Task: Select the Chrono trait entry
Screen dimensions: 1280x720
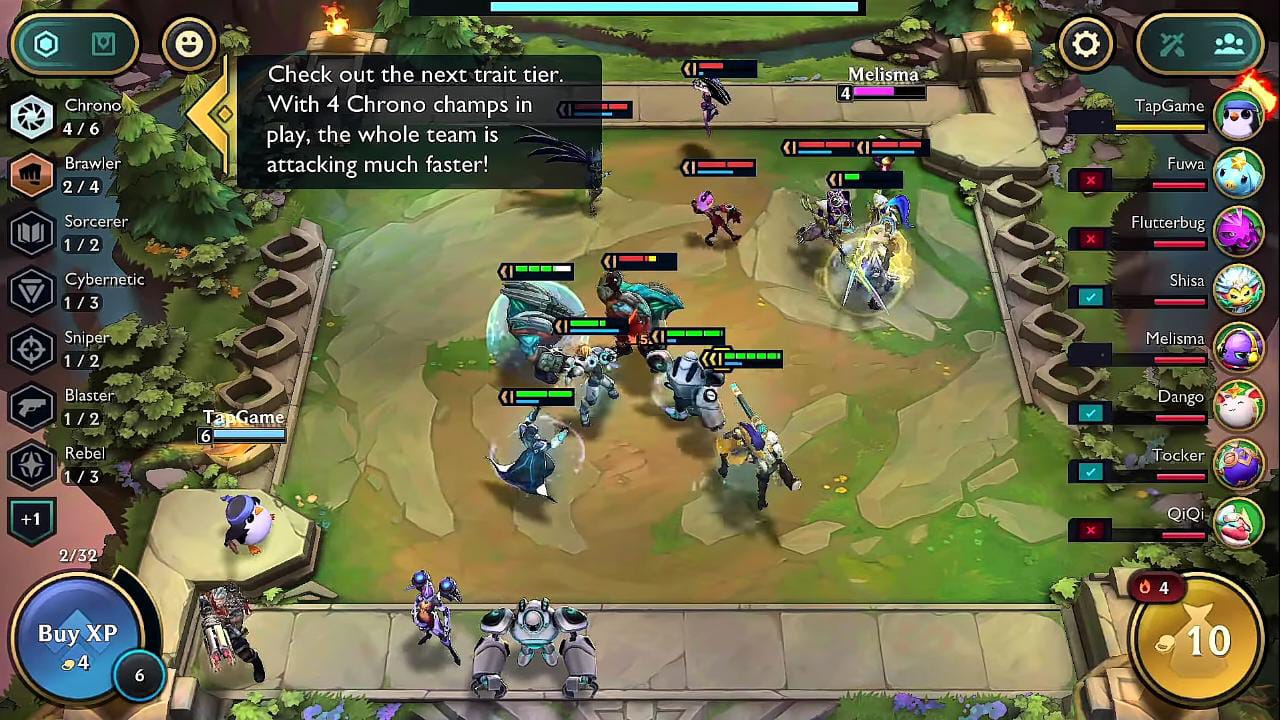Action: 32,116
